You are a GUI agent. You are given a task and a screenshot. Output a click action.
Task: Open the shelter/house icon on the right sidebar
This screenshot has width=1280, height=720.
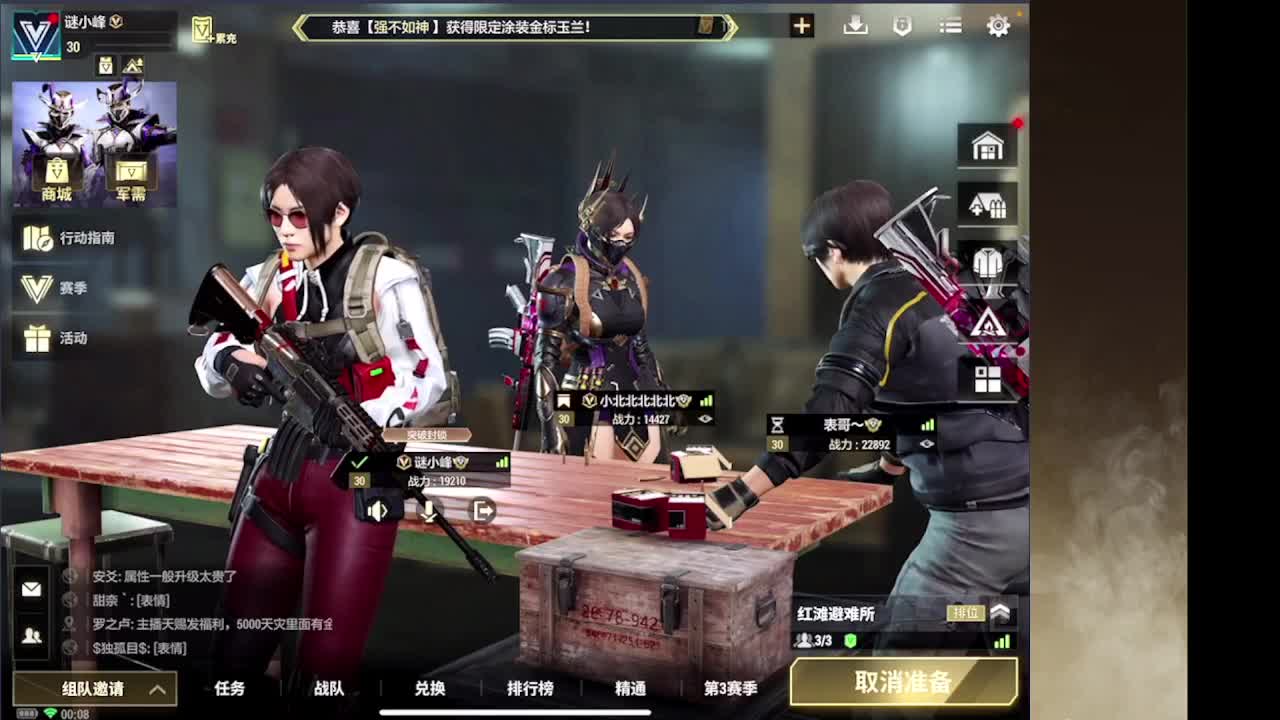[x=986, y=205]
